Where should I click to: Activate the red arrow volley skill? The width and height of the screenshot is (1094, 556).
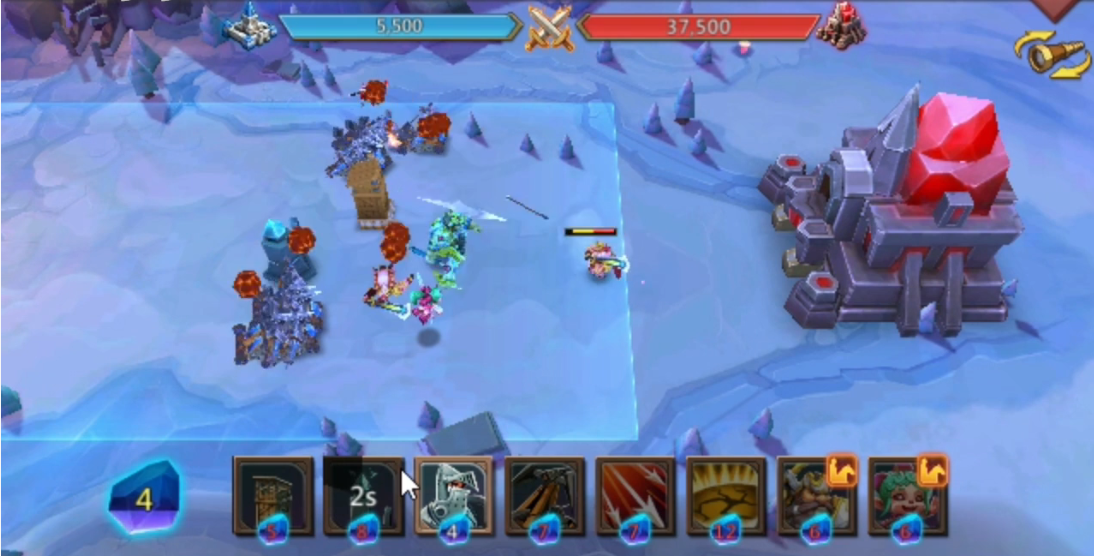(x=636, y=496)
